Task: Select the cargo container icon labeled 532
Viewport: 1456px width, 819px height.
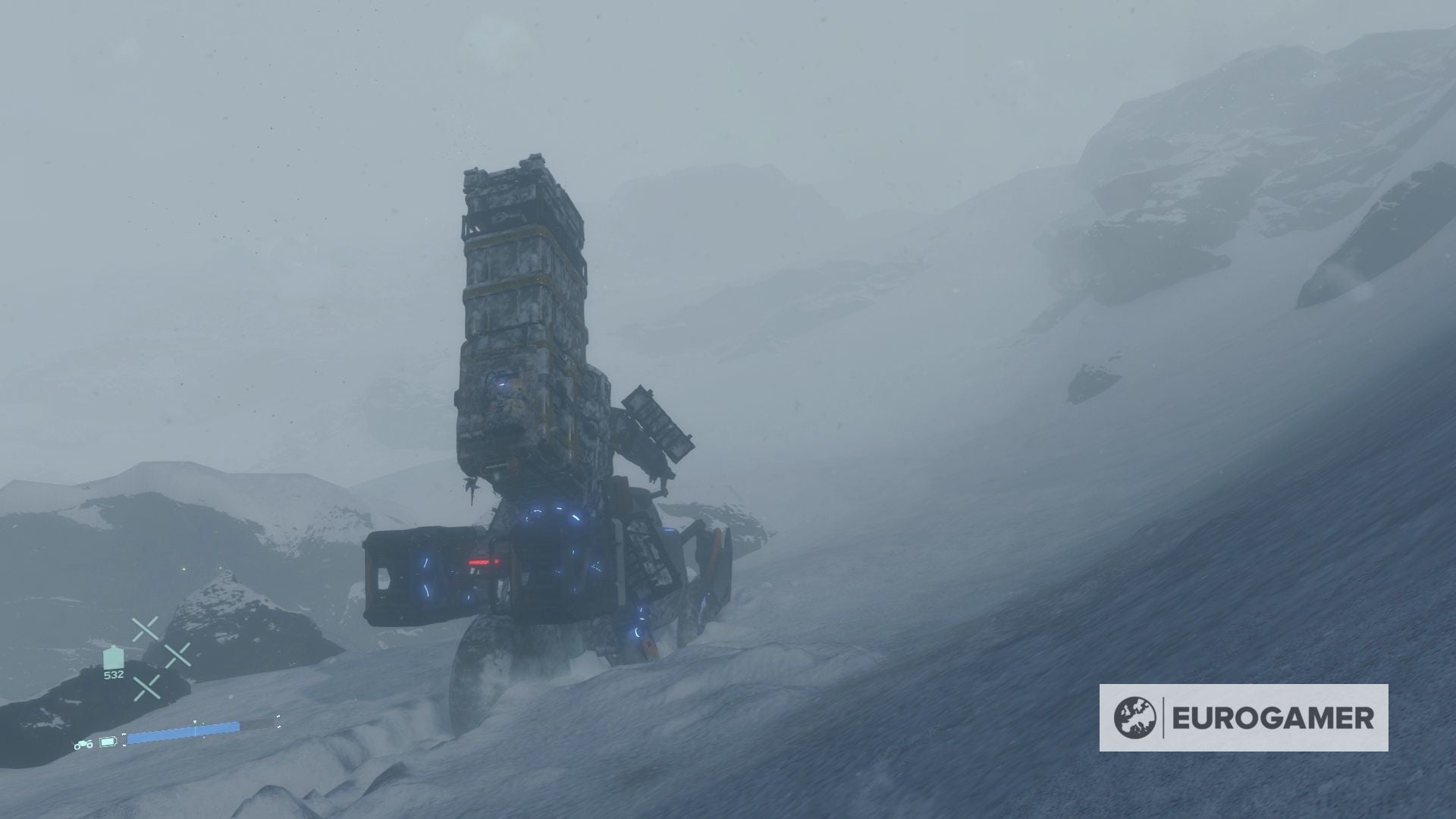Action: pyautogui.click(x=112, y=657)
